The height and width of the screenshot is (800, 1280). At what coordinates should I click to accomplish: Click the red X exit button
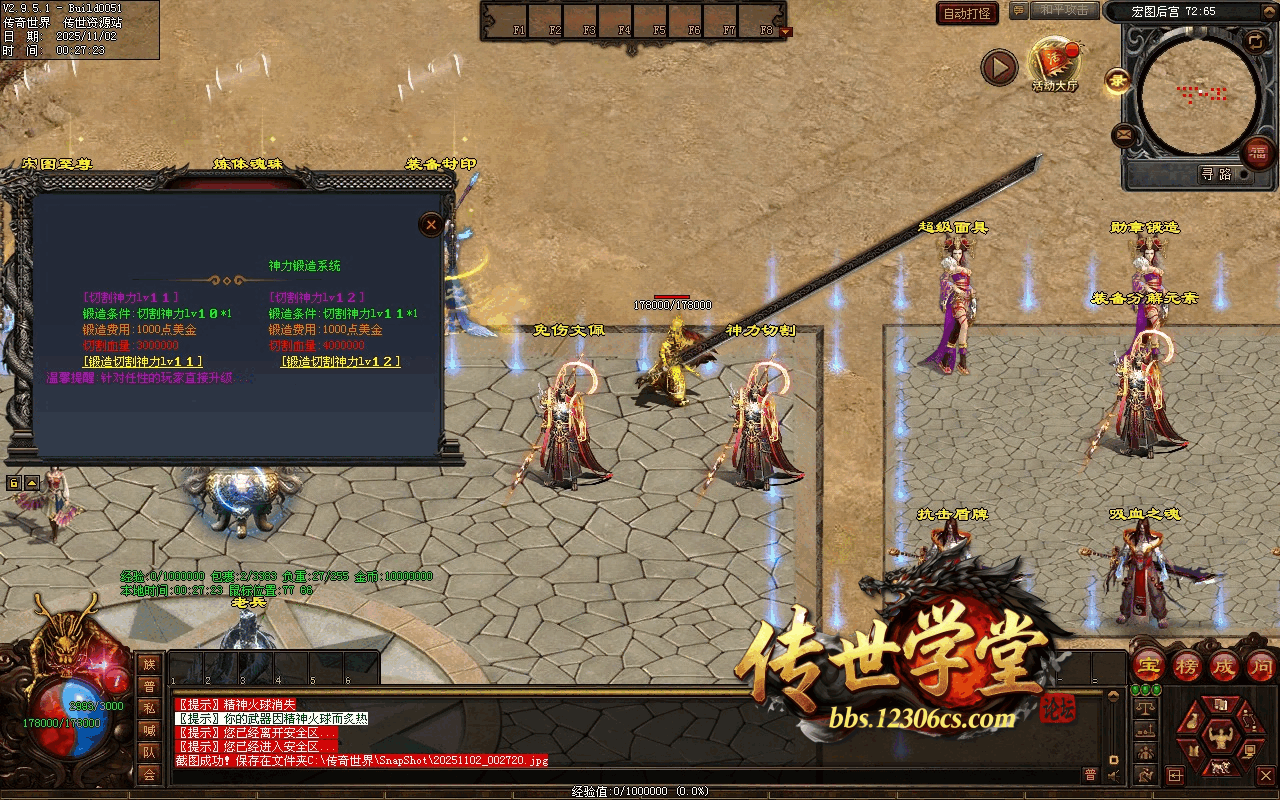1265,775
